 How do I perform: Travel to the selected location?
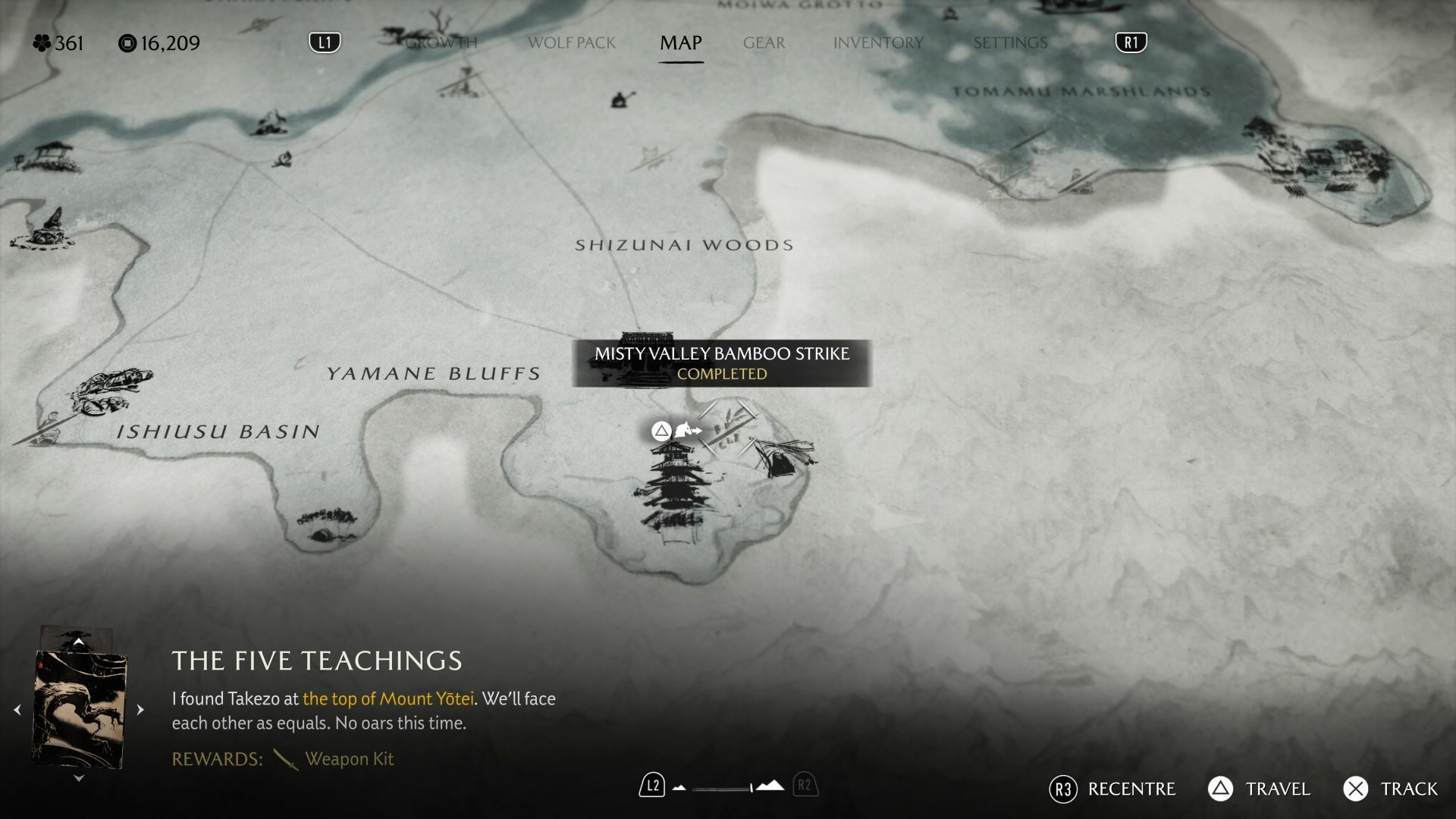tap(1260, 789)
